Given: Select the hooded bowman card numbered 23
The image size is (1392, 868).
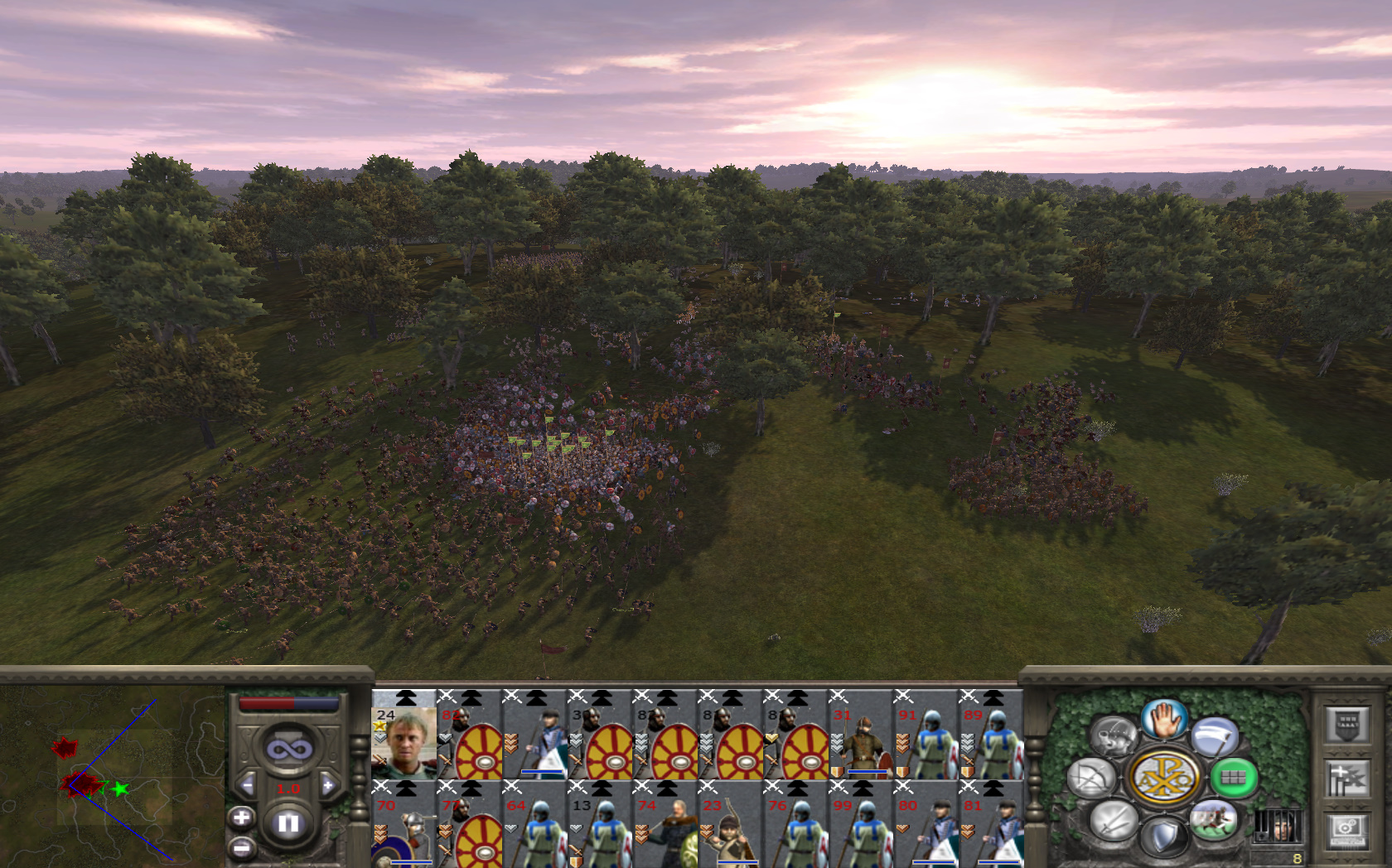Looking at the screenshot, I should click(730, 826).
